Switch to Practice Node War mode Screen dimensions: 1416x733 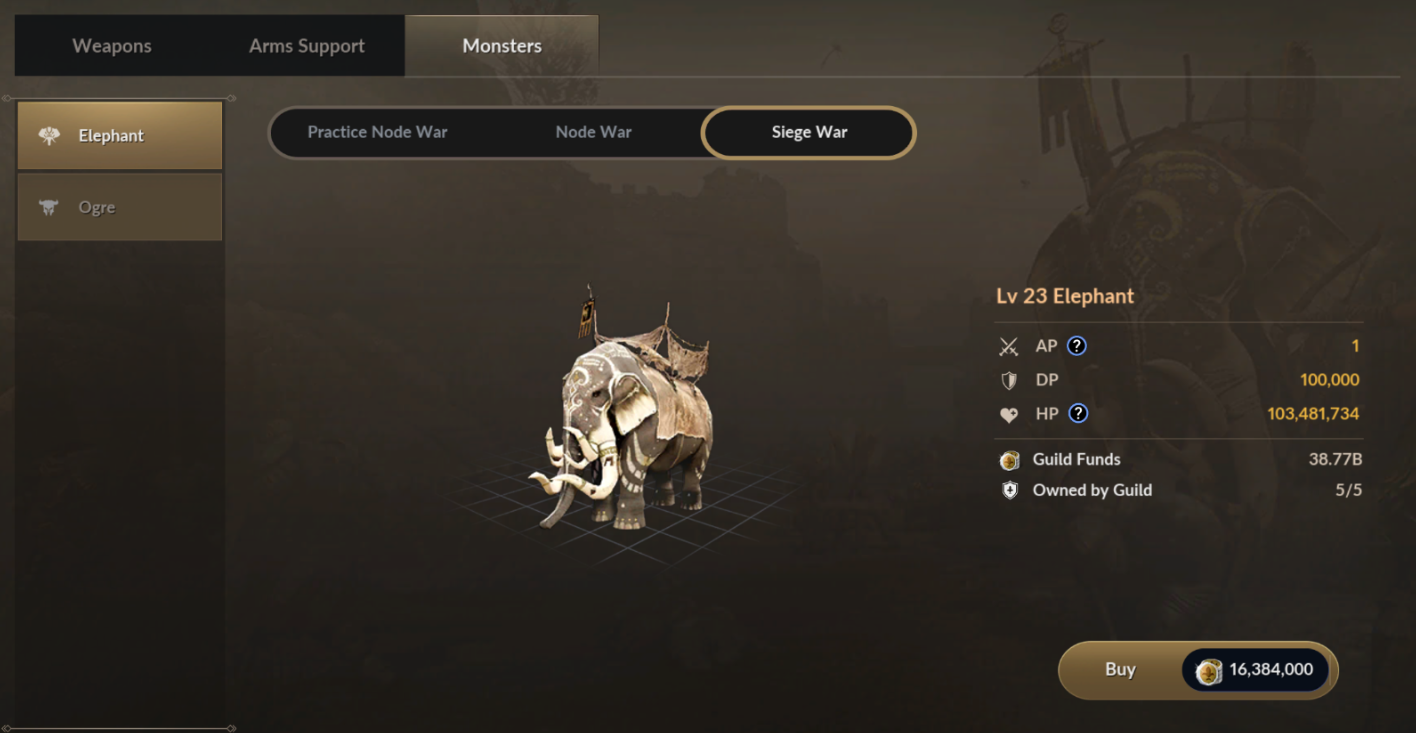[x=377, y=132]
